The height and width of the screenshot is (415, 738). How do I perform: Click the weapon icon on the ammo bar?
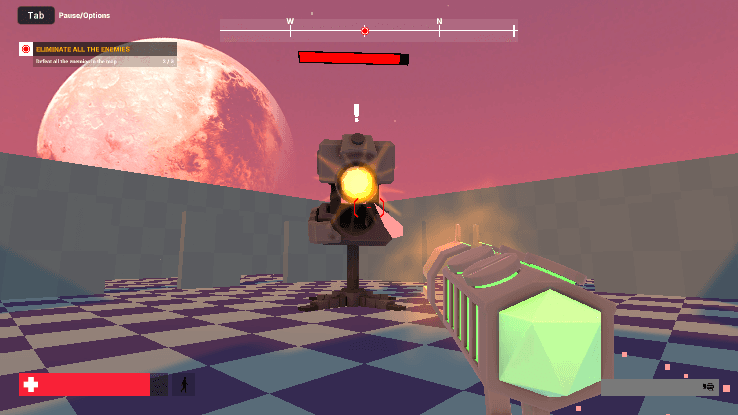click(709, 386)
